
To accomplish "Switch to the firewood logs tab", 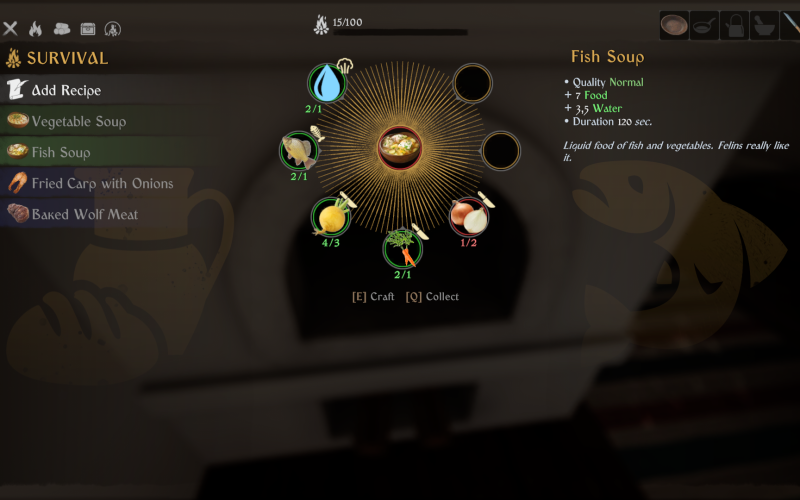I will [62, 29].
